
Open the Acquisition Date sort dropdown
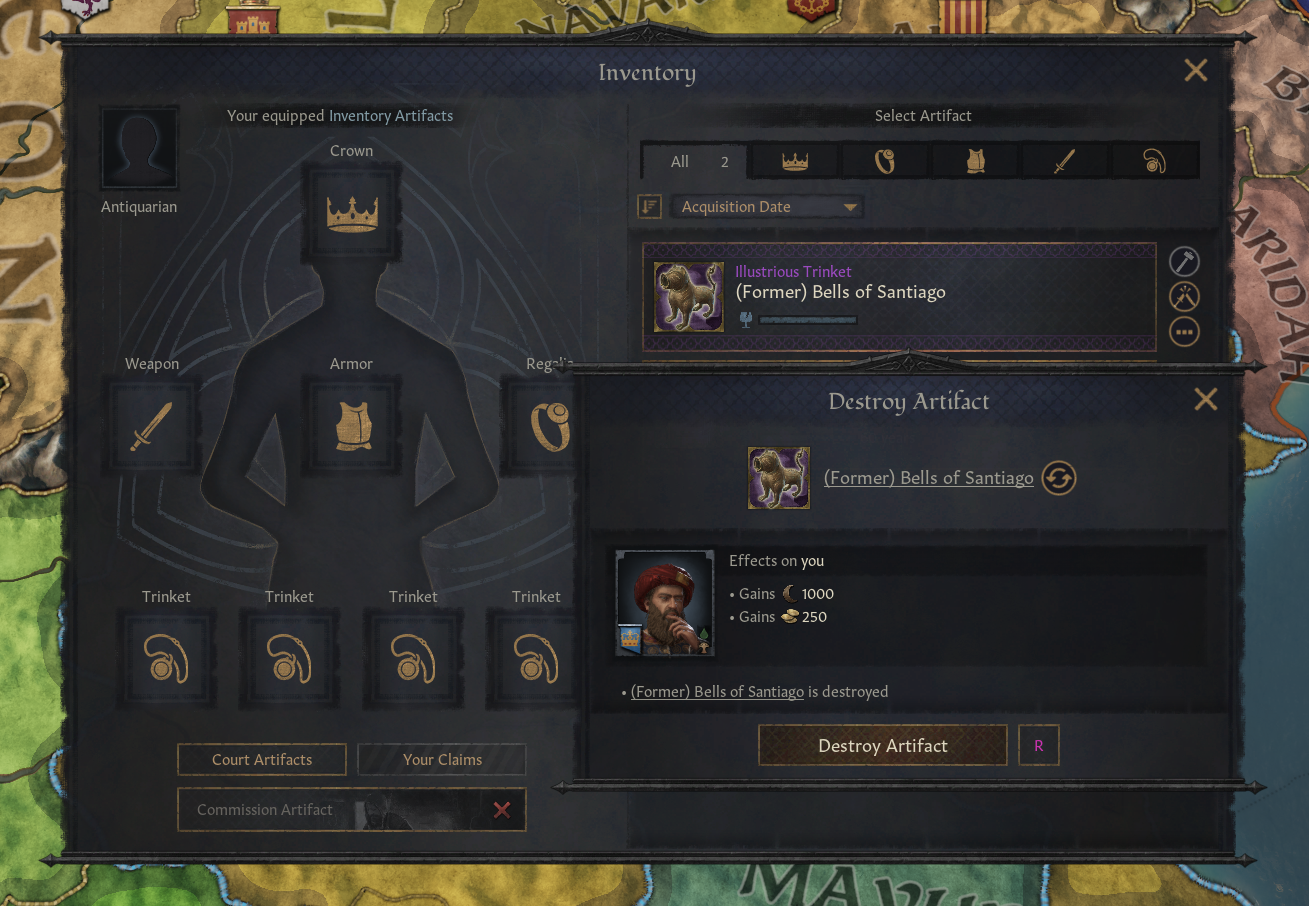pyautogui.click(x=767, y=207)
